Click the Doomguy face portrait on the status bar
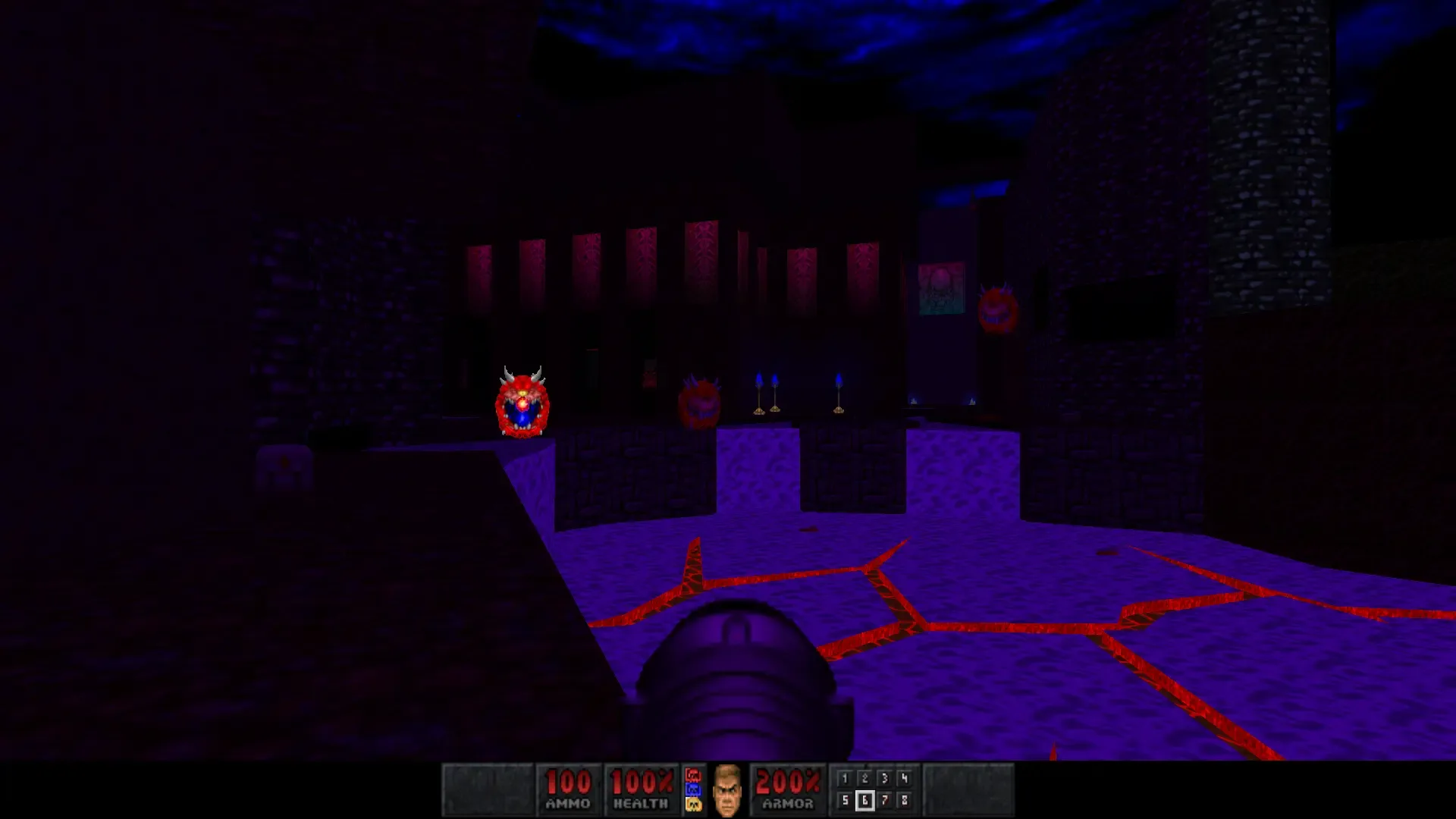 (728, 789)
